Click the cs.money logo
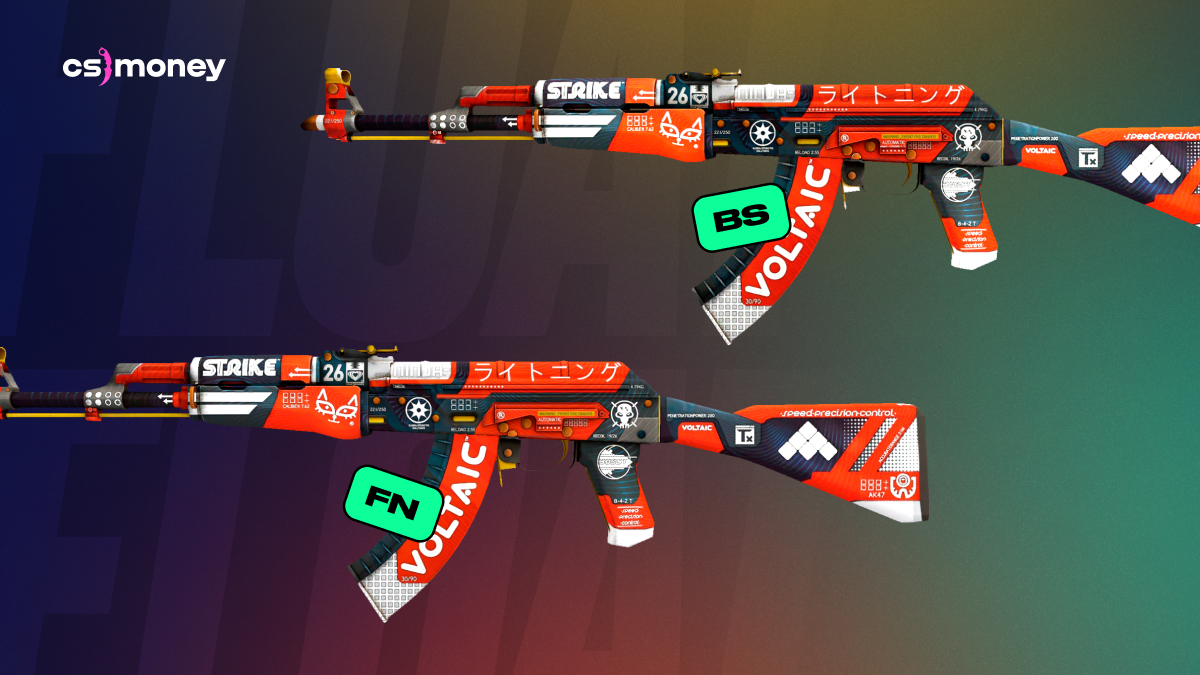Viewport: 1200px width, 675px height. tap(144, 68)
